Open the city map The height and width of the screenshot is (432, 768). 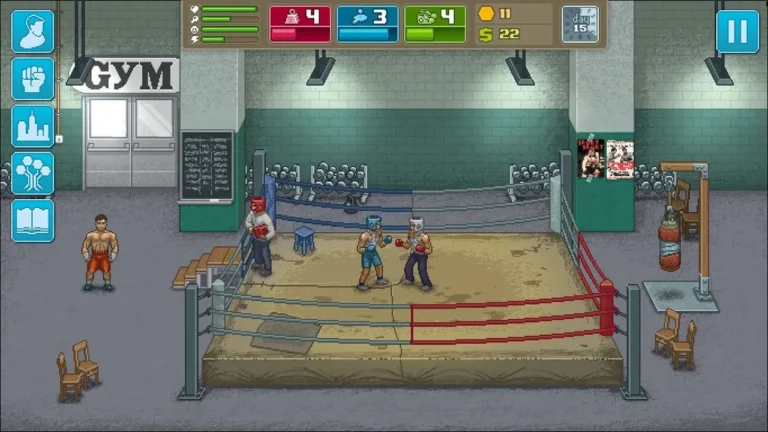(32, 126)
